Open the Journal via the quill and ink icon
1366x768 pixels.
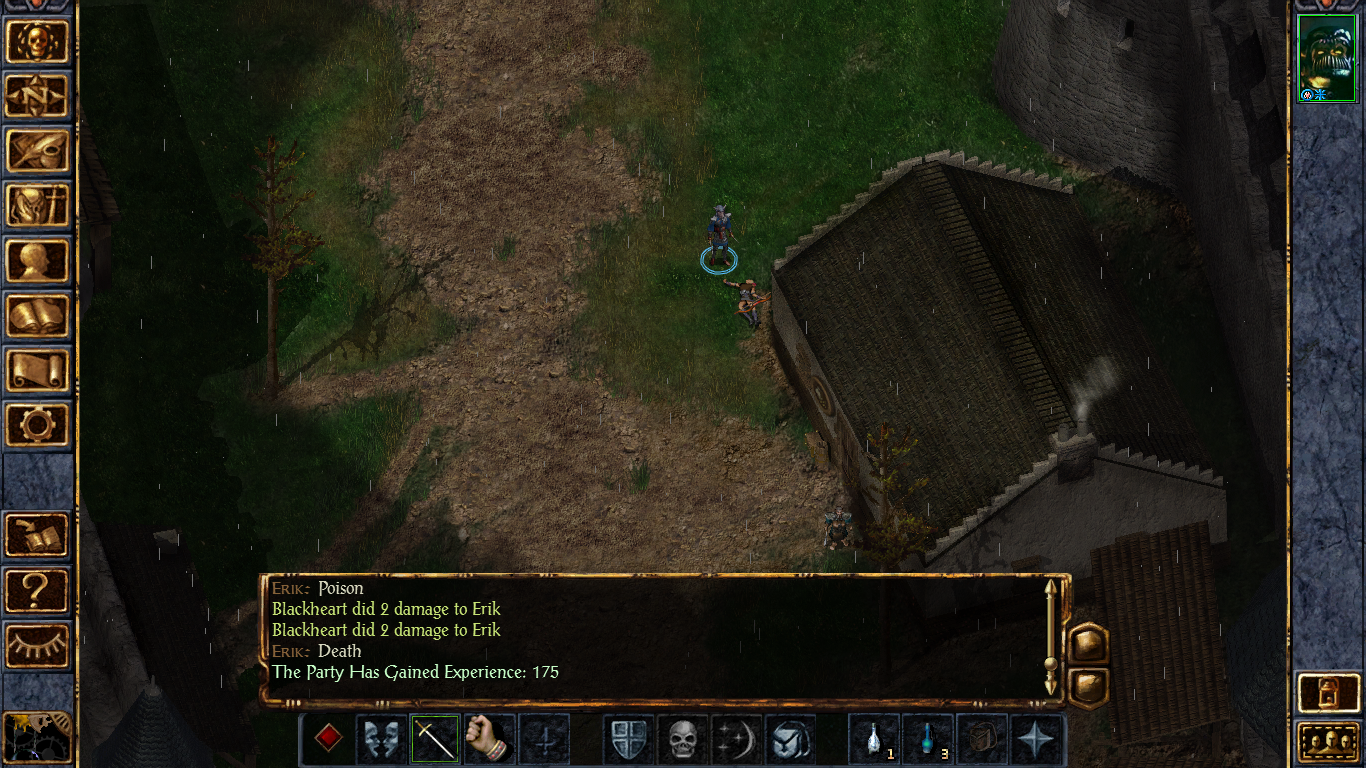pyautogui.click(x=38, y=149)
